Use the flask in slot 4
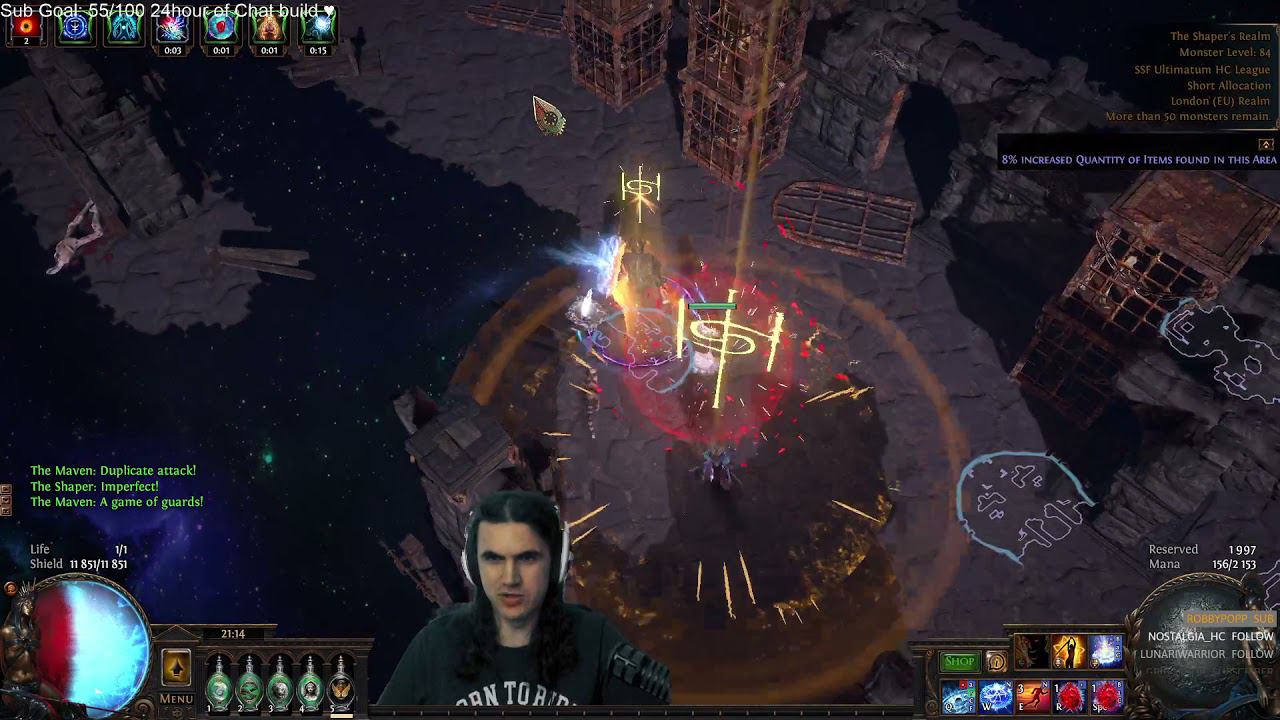 (311, 683)
